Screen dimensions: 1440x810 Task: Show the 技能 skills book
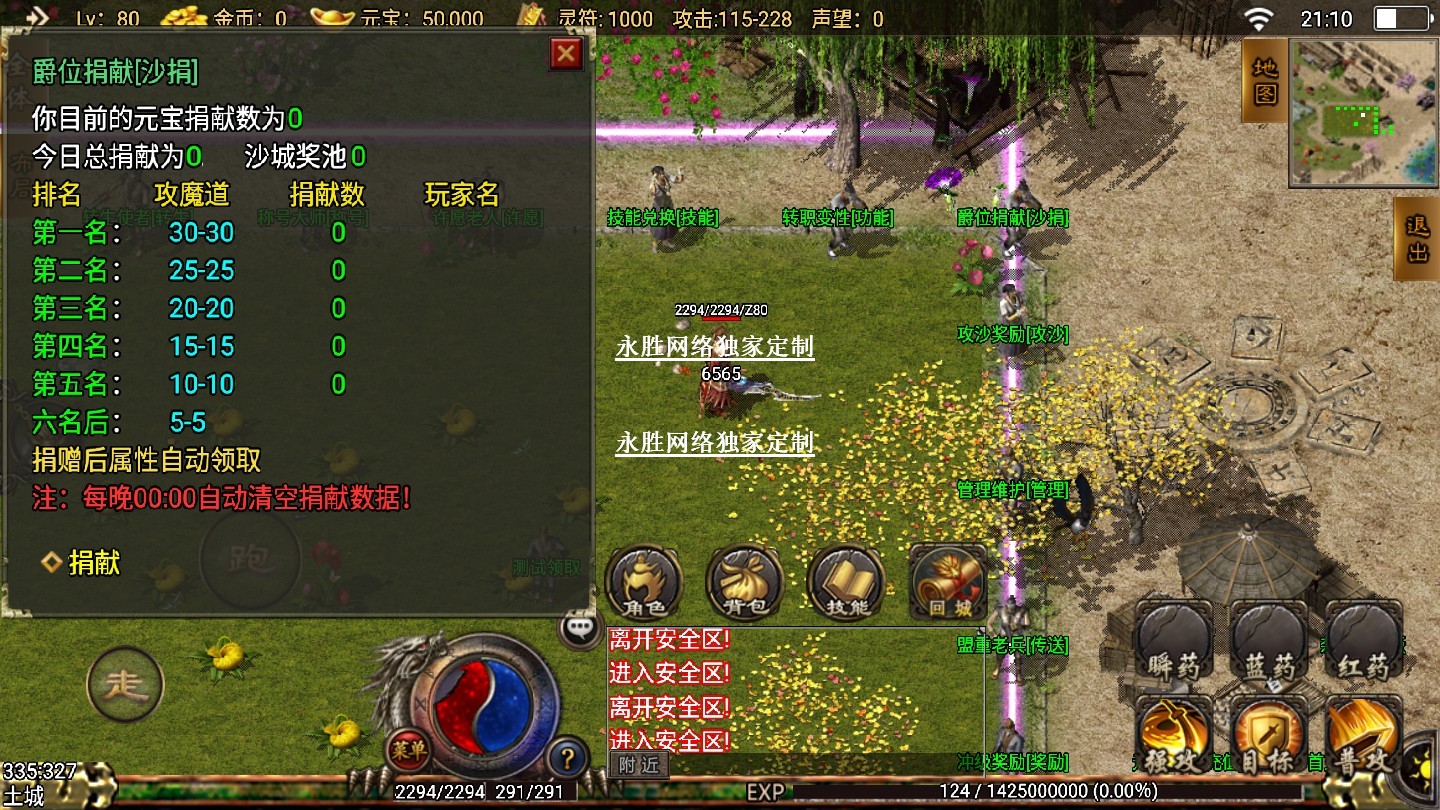tap(845, 582)
